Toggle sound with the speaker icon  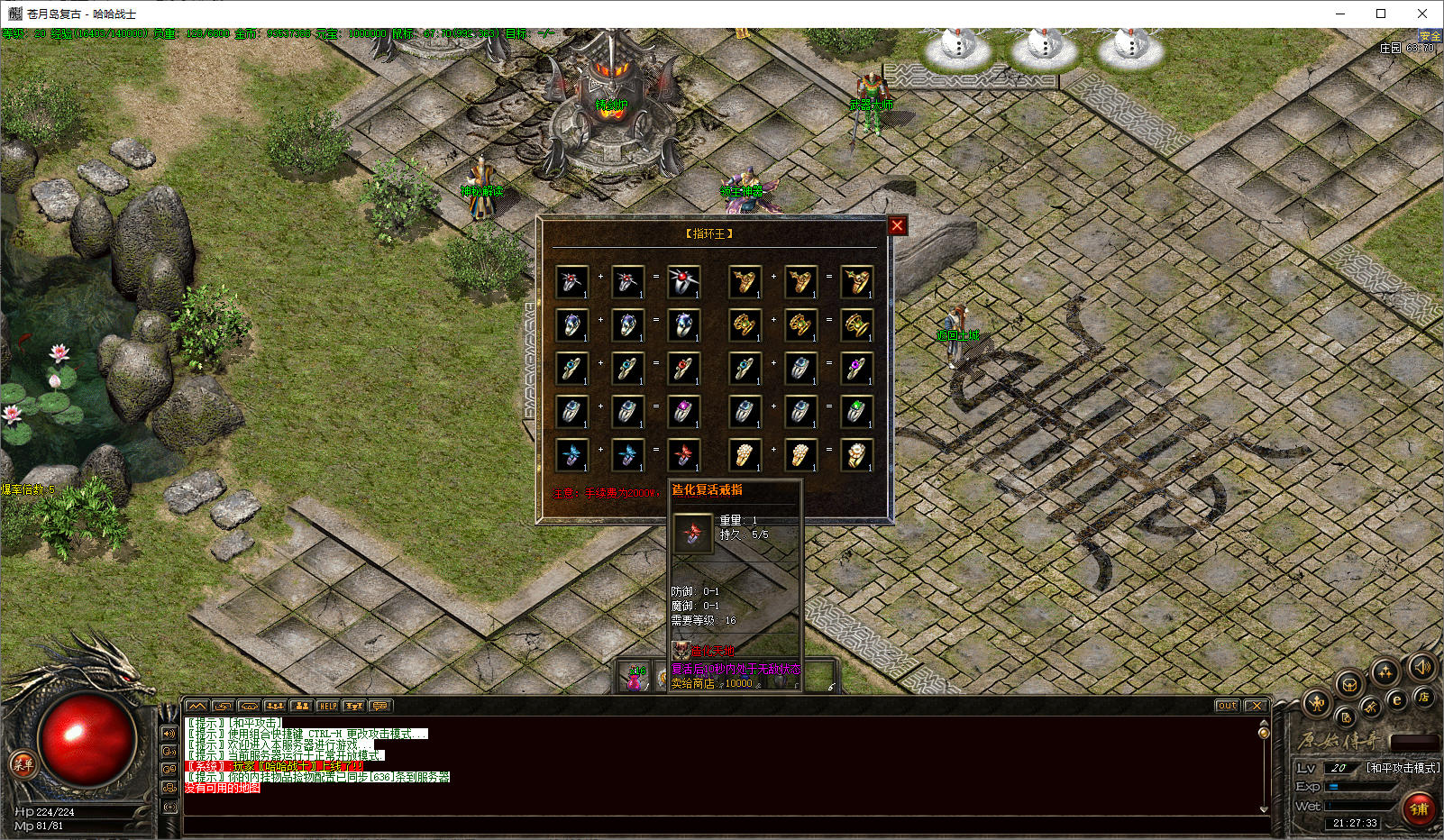[x=1421, y=667]
